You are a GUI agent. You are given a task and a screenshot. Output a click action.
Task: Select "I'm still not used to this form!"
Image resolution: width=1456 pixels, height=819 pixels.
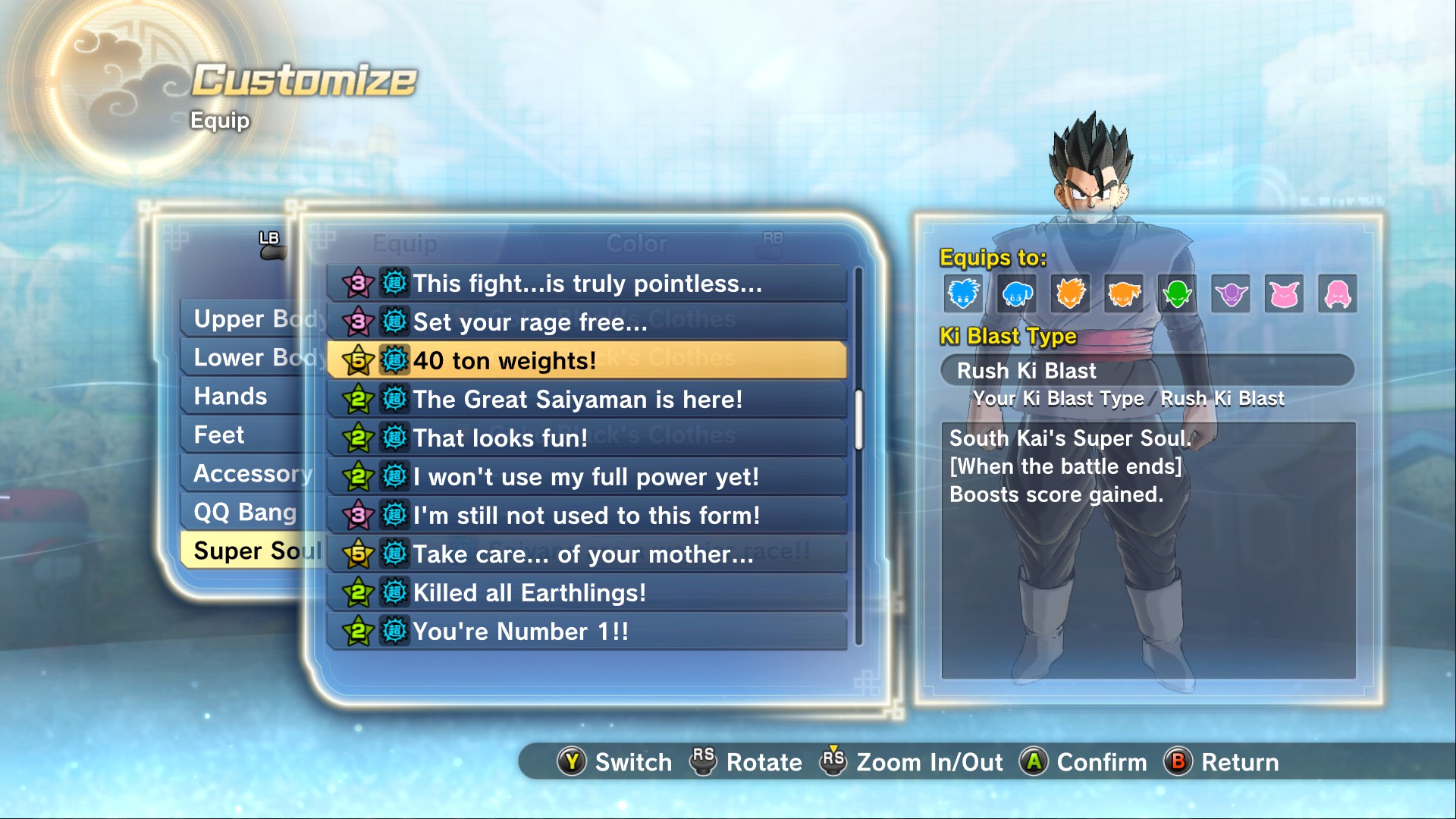point(586,516)
